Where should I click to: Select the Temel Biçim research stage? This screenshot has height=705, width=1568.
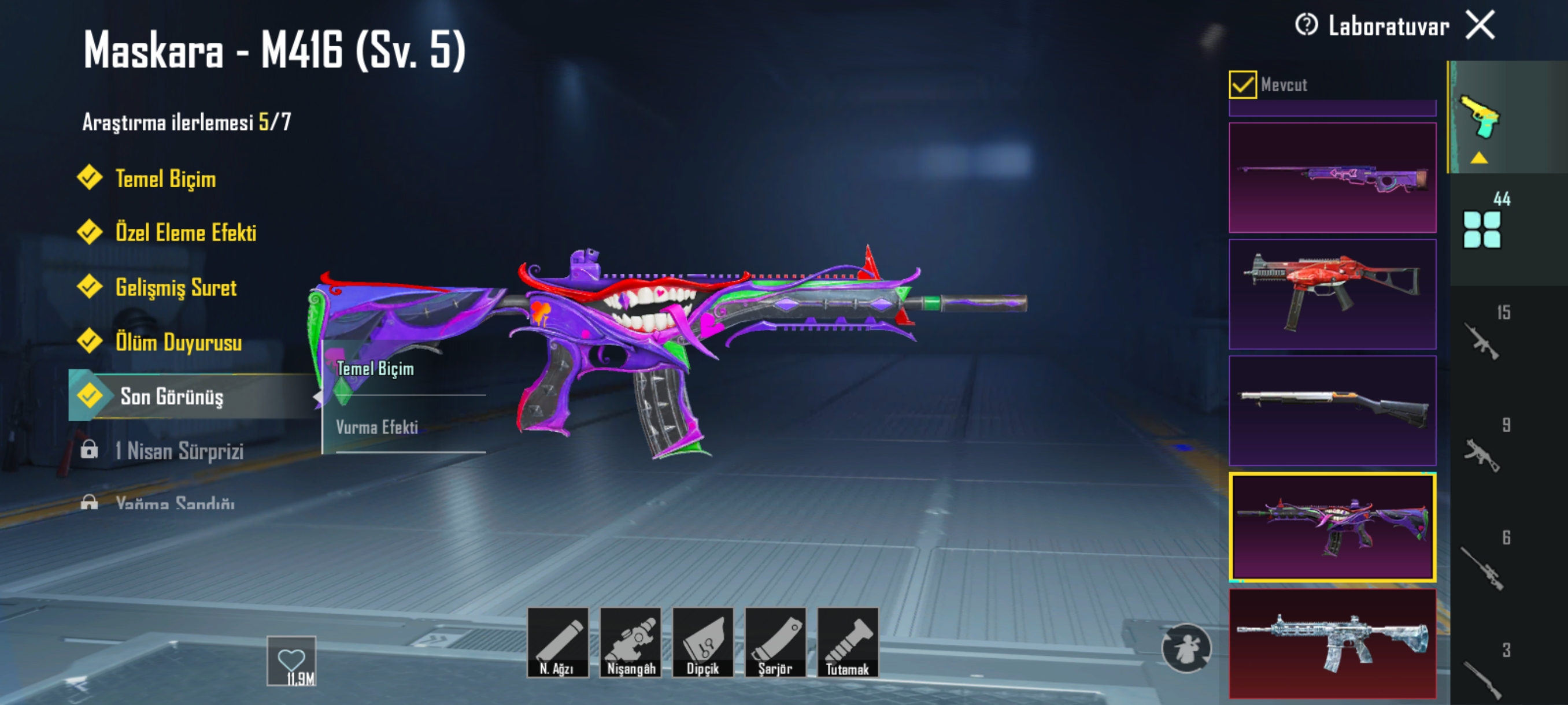[x=165, y=179]
